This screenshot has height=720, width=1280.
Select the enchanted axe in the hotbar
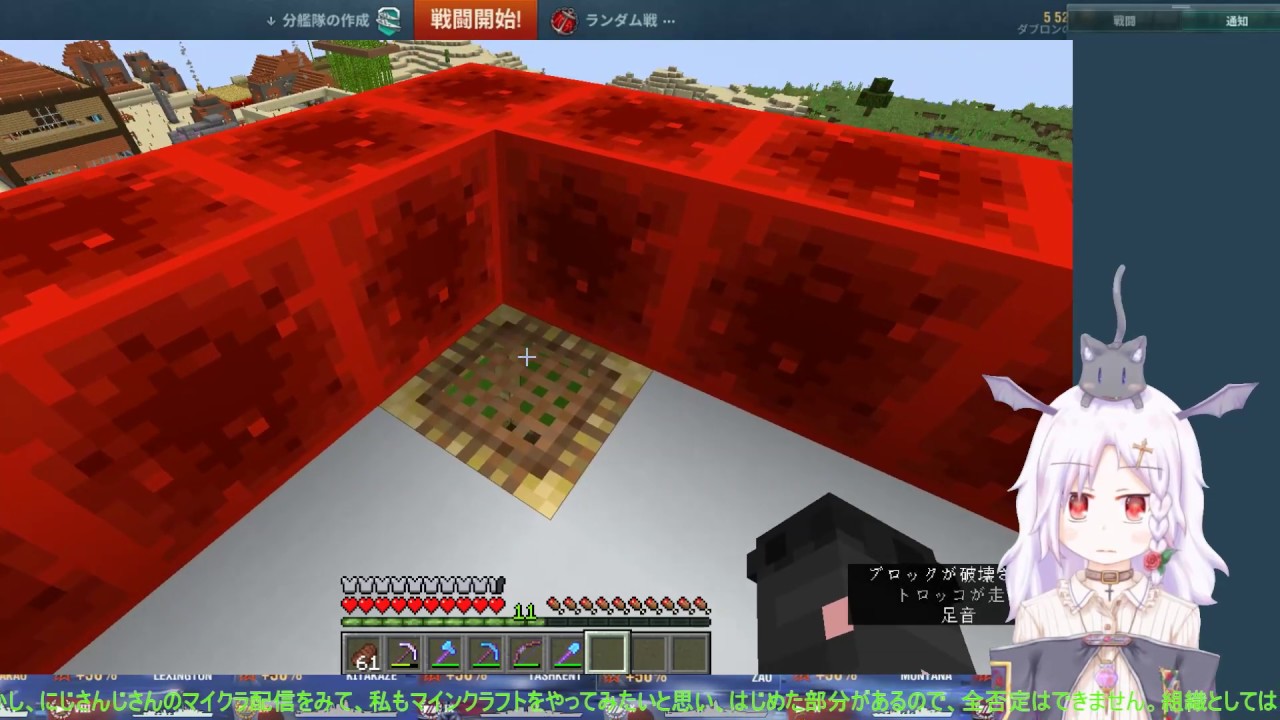point(447,653)
